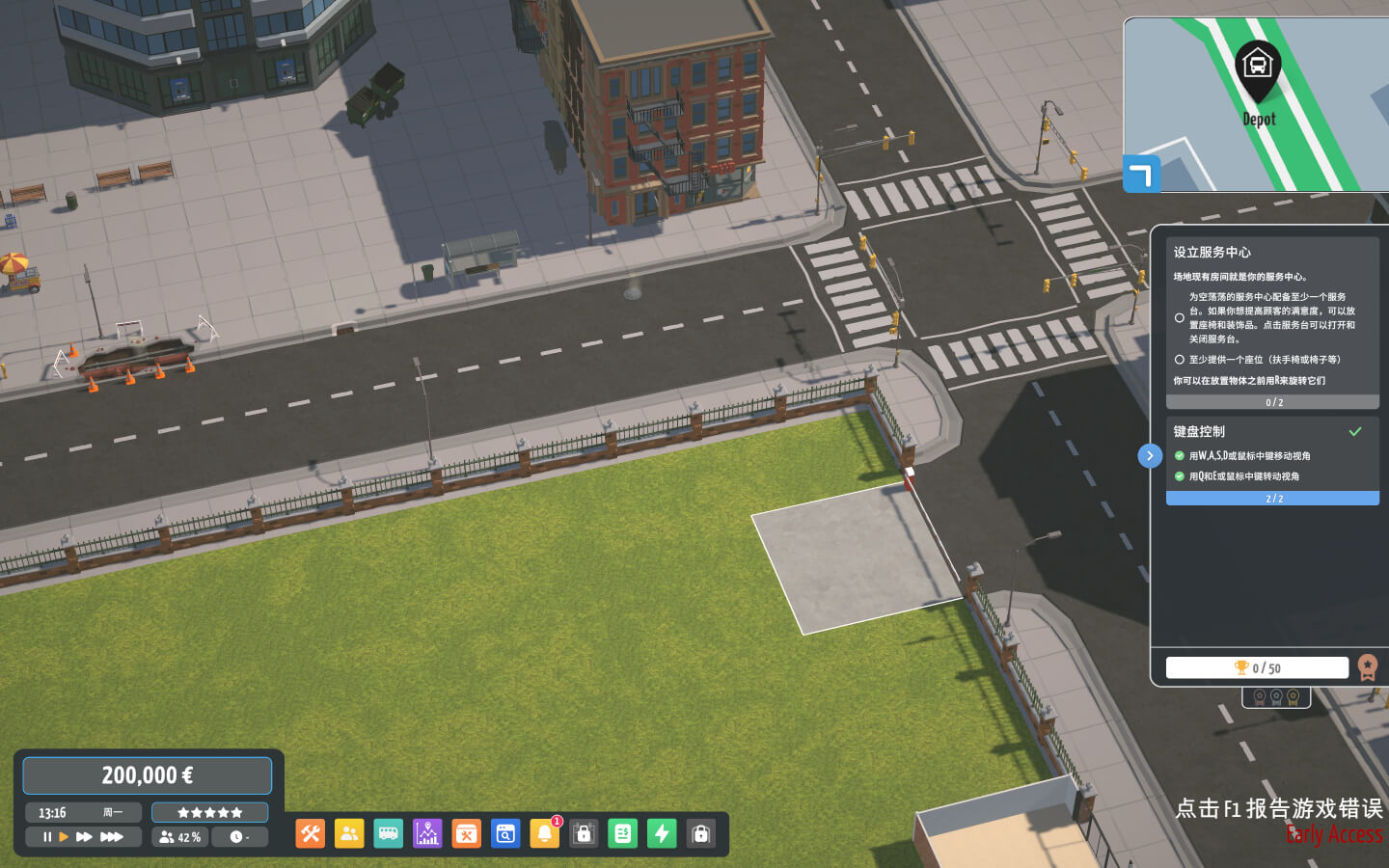Open the purple route statistics chart

pyautogui.click(x=427, y=834)
